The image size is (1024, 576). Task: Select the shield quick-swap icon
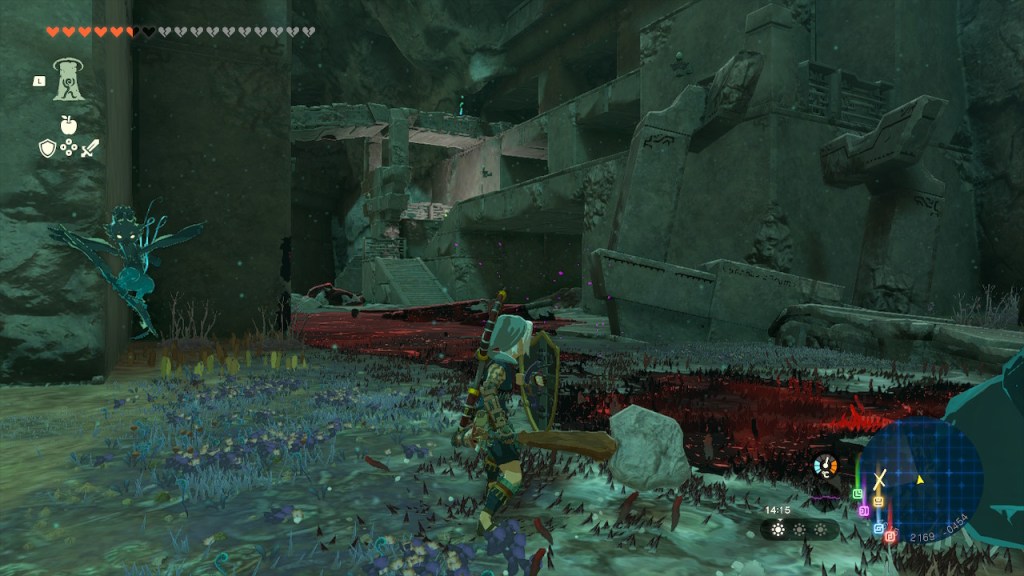[x=46, y=148]
